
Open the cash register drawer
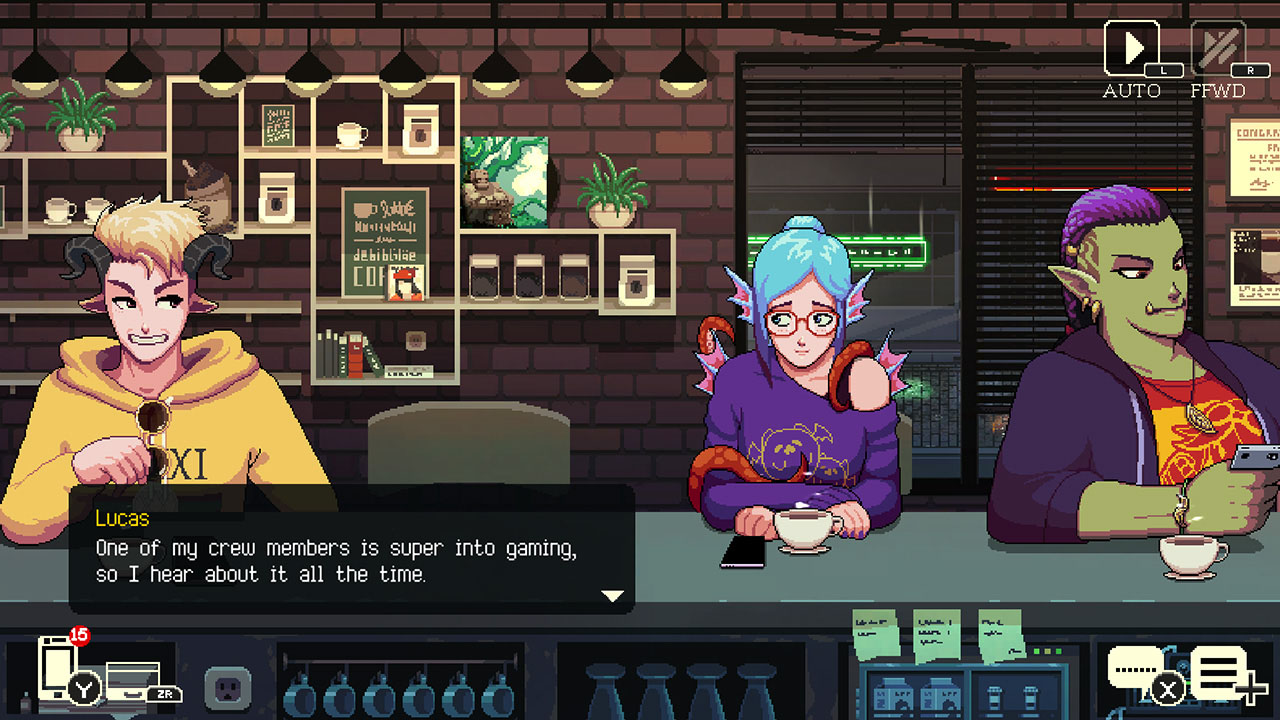point(131,678)
